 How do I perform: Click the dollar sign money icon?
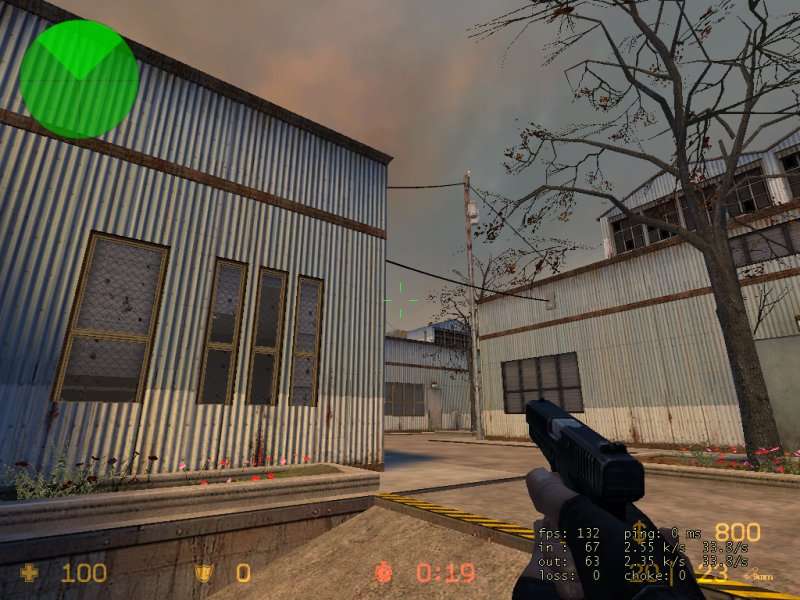pos(638,530)
